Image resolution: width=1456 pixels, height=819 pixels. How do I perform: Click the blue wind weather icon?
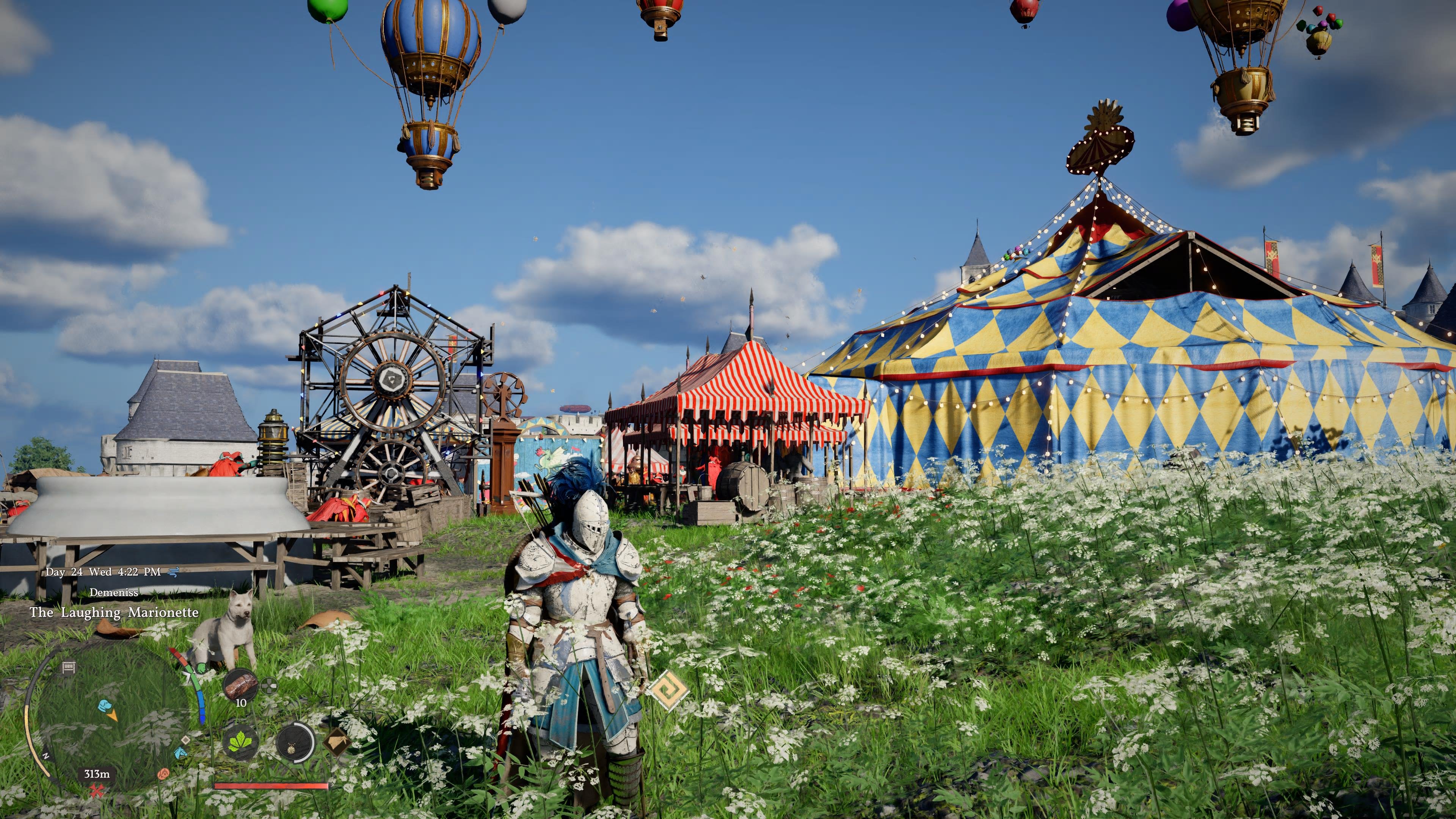[x=174, y=572]
